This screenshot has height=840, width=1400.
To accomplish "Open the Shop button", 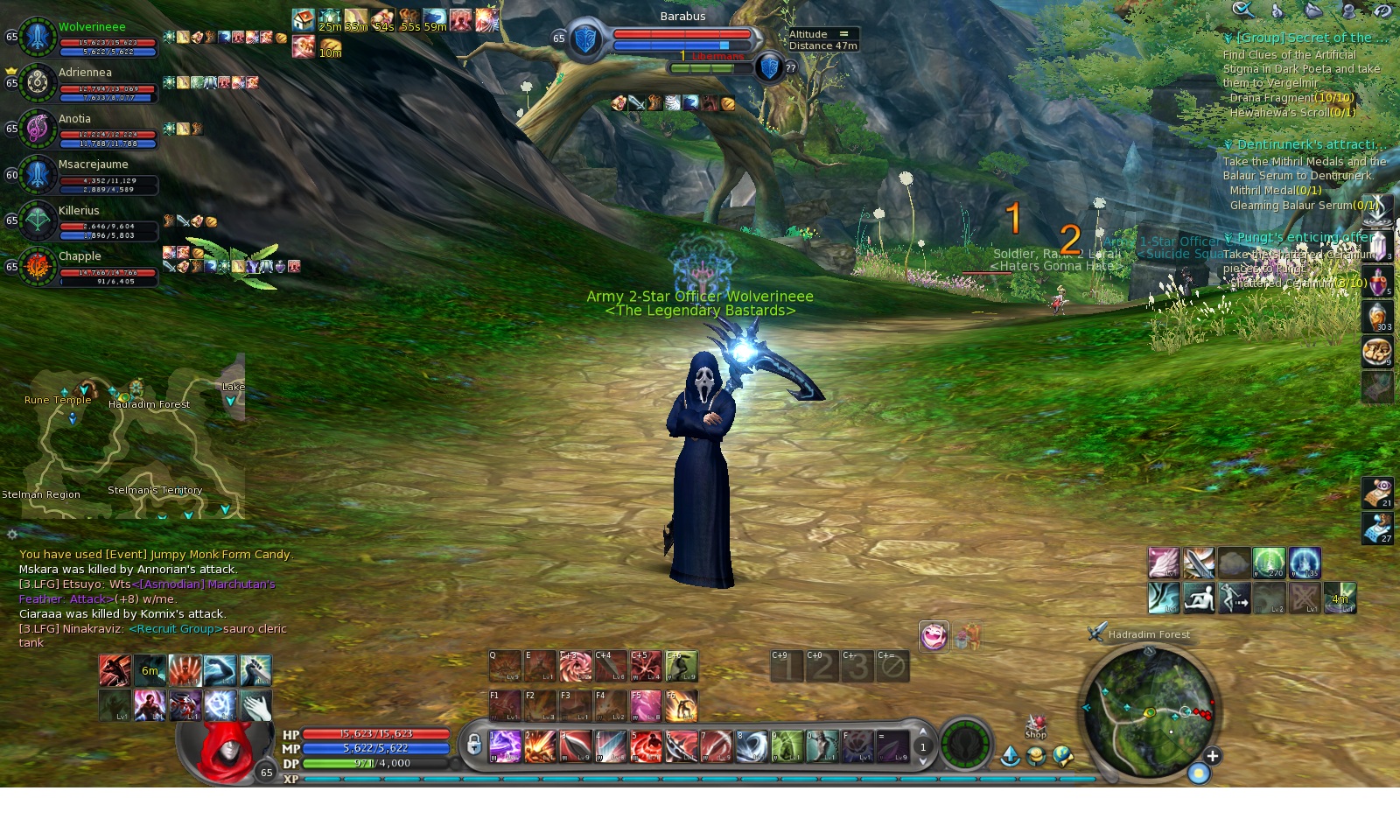I will pyautogui.click(x=1036, y=728).
